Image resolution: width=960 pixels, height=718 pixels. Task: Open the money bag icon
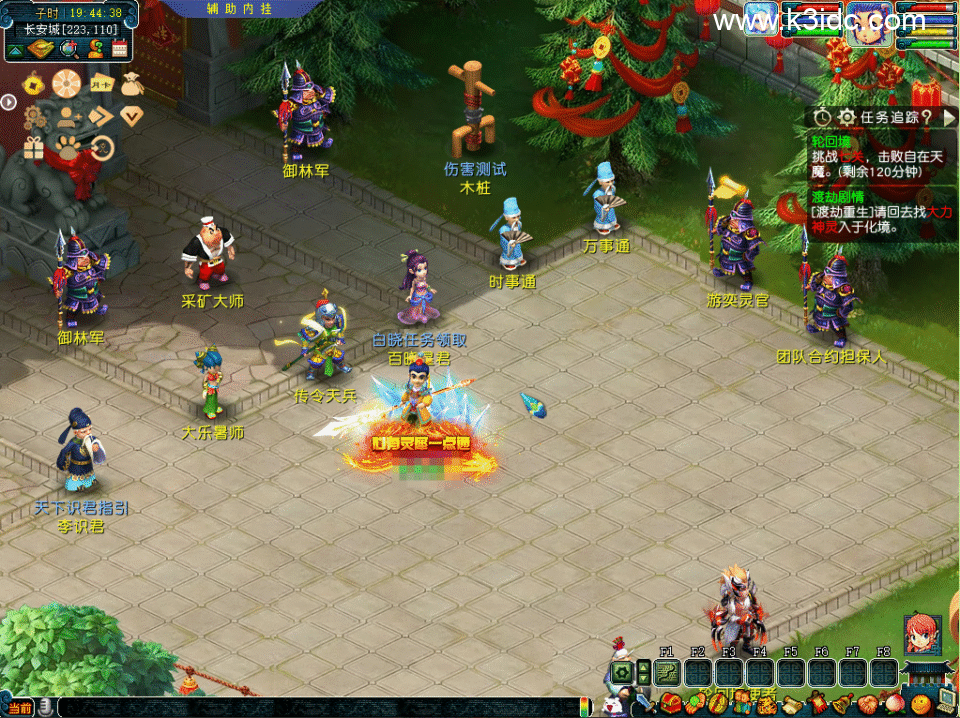[132, 84]
